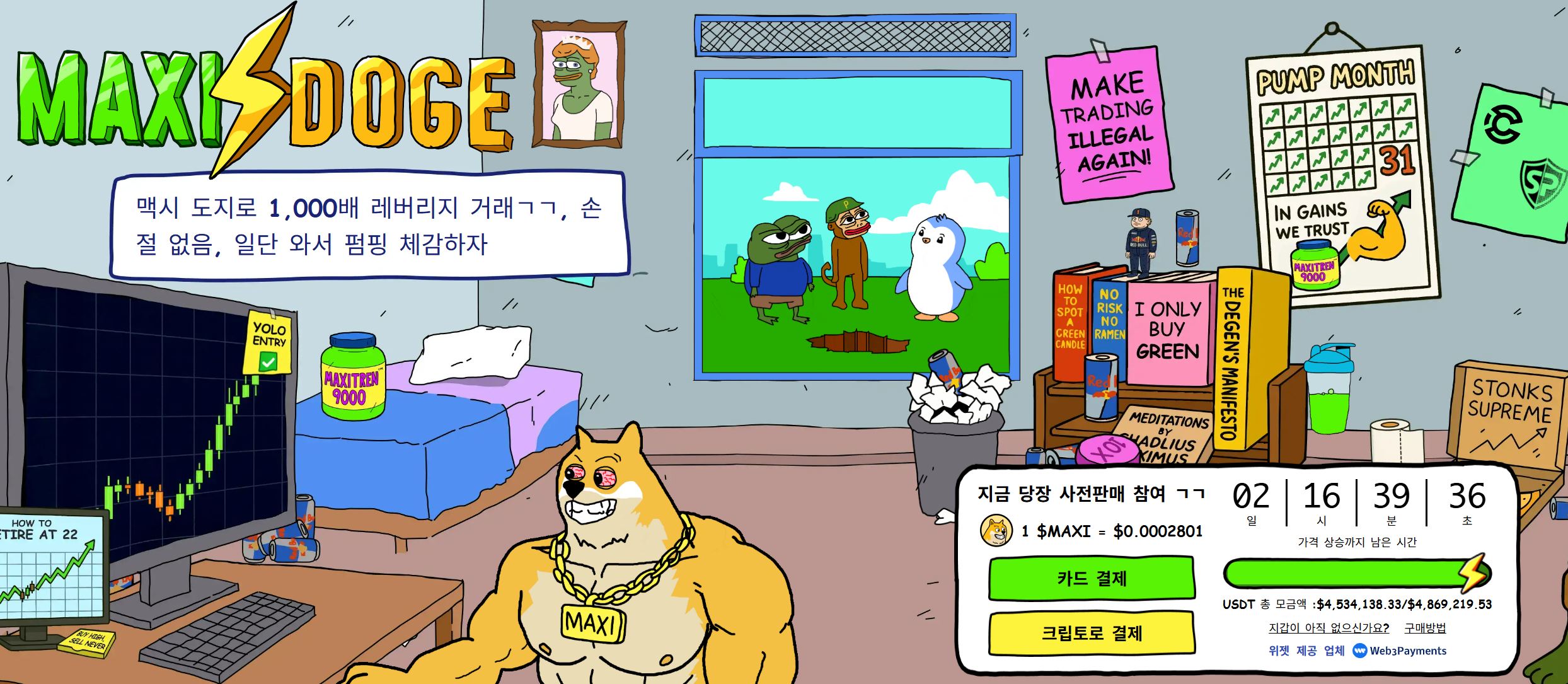Choose the yellow 크립토로 결제 button
The image size is (1568, 684).
1092,633
